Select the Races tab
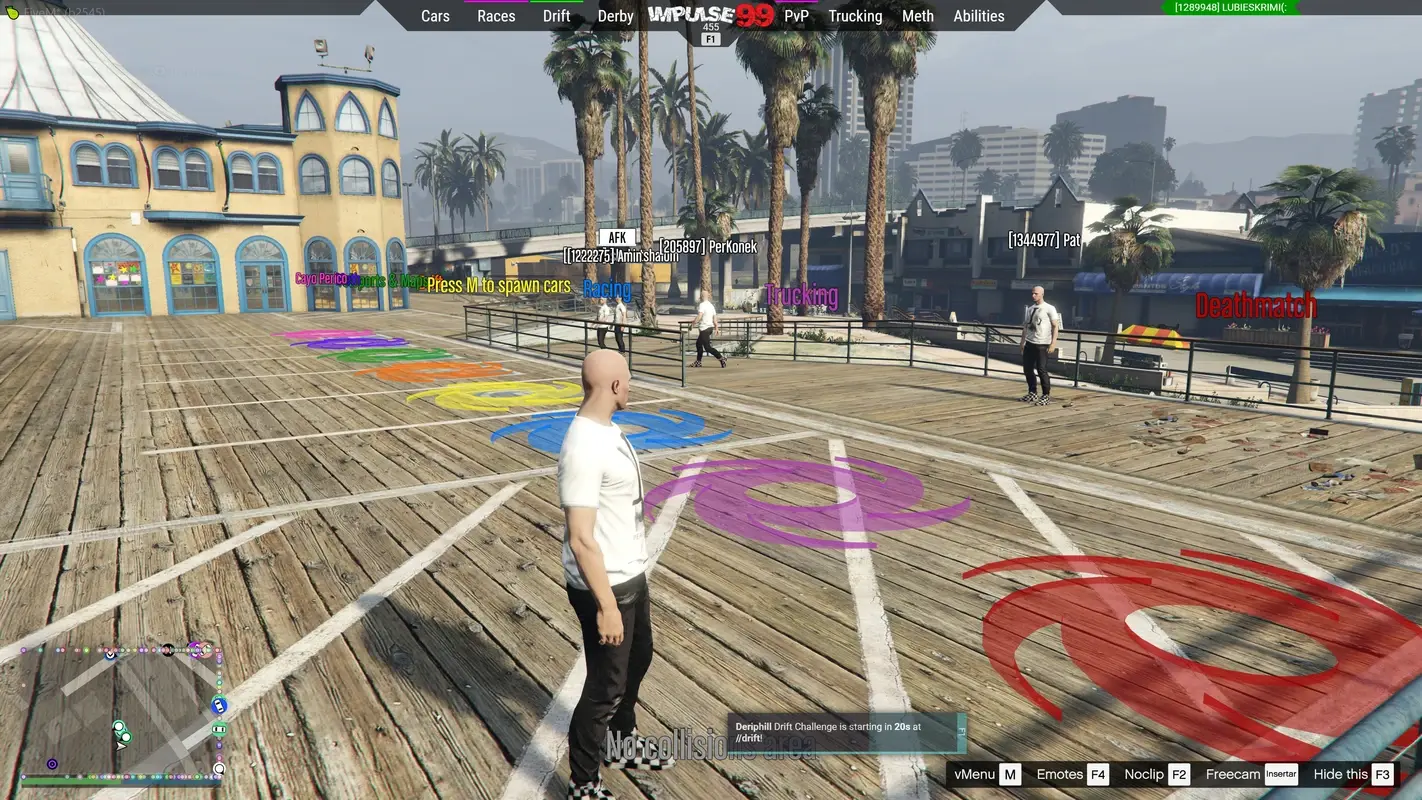 point(495,16)
